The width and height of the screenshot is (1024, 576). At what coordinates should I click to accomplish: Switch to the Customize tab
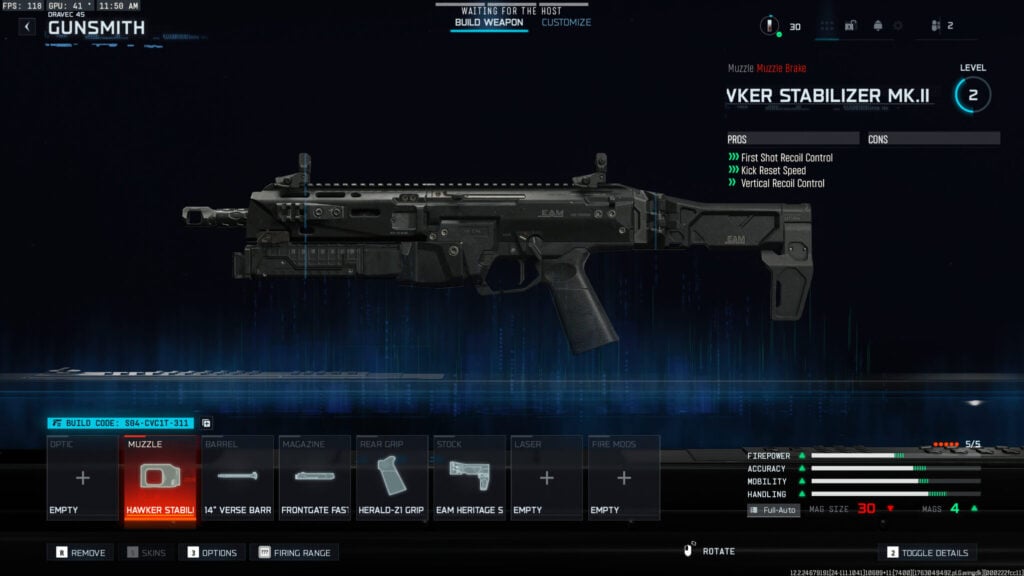point(566,22)
